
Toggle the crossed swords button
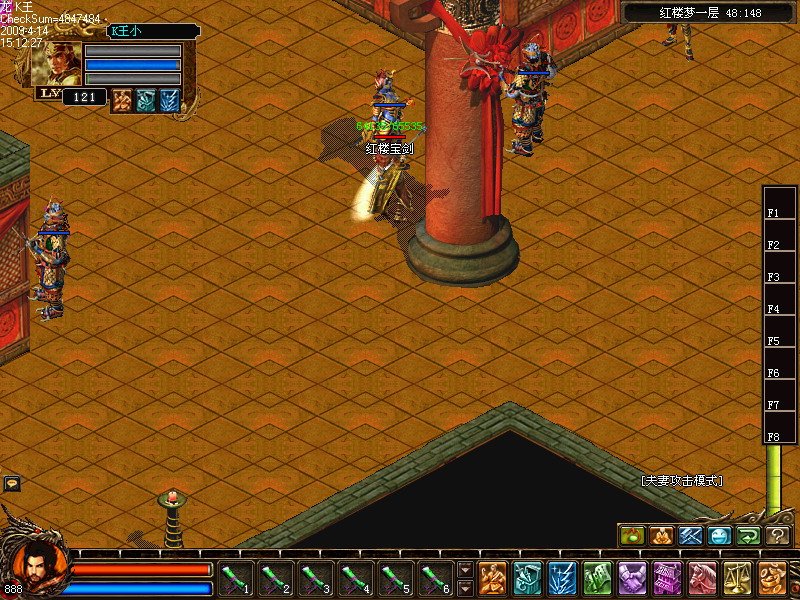[690, 536]
